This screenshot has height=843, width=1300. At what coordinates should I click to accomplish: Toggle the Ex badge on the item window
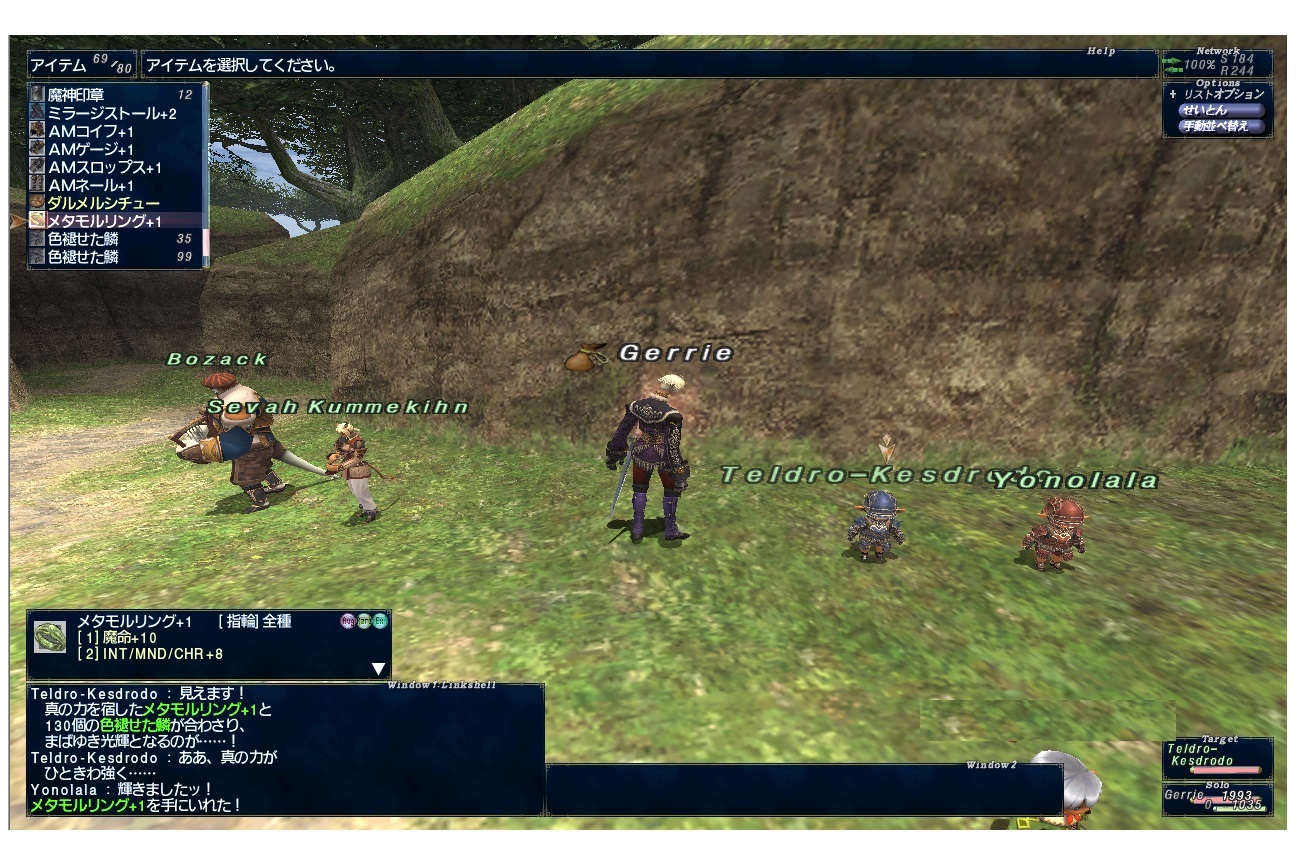[378, 620]
